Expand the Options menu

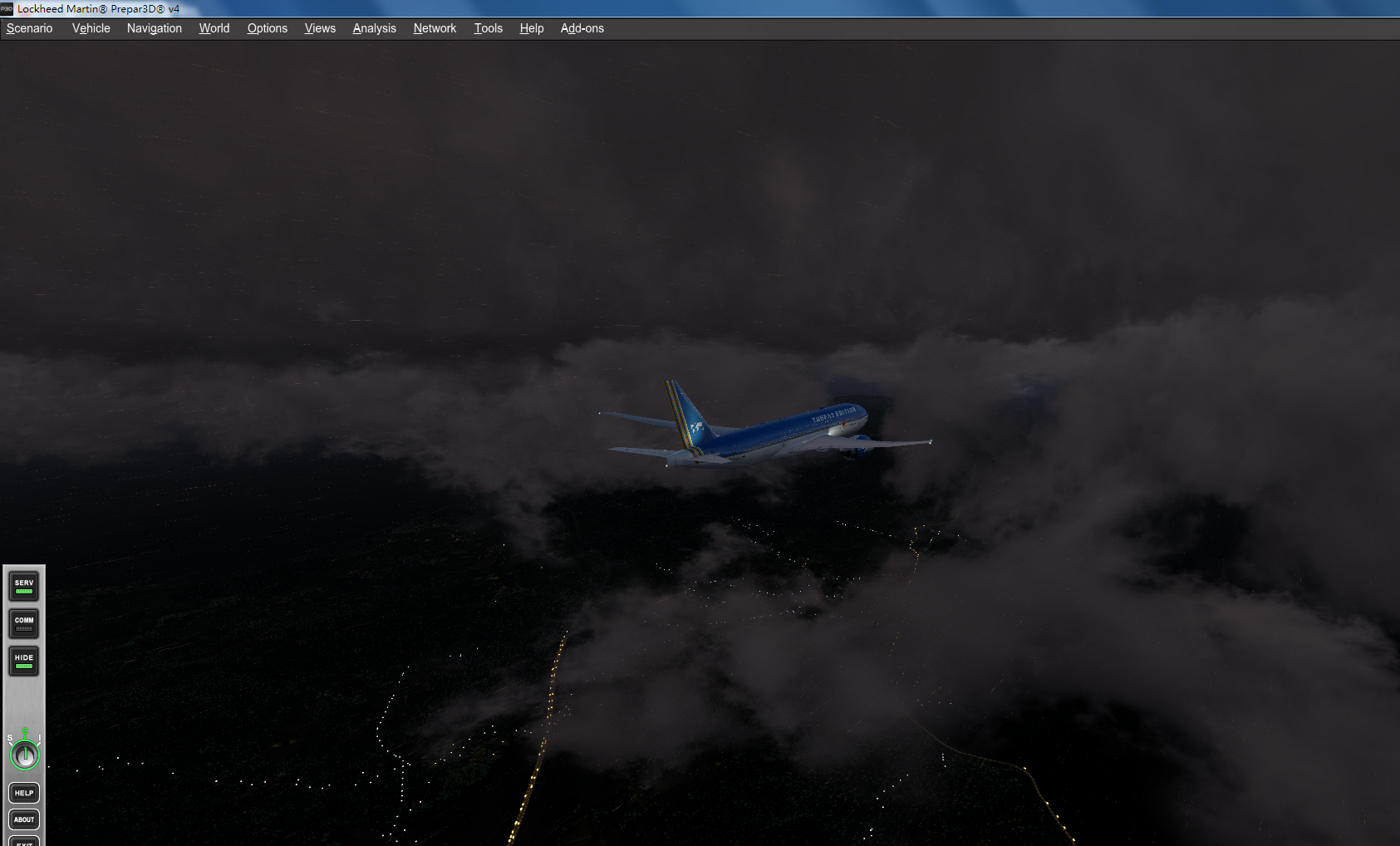267,27
